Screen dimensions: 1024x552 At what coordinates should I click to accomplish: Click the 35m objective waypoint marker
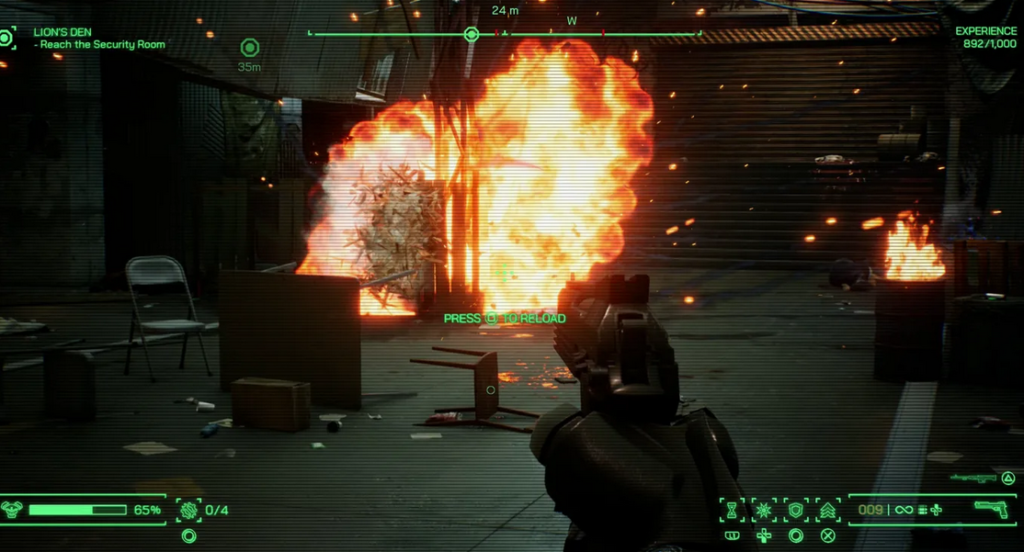pos(250,47)
